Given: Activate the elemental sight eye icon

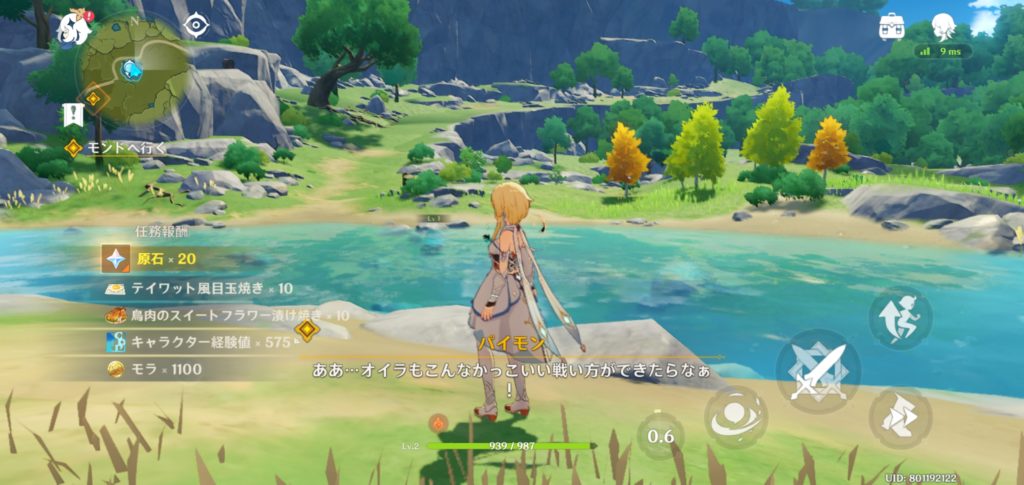Looking at the screenshot, I should pos(196,25).
